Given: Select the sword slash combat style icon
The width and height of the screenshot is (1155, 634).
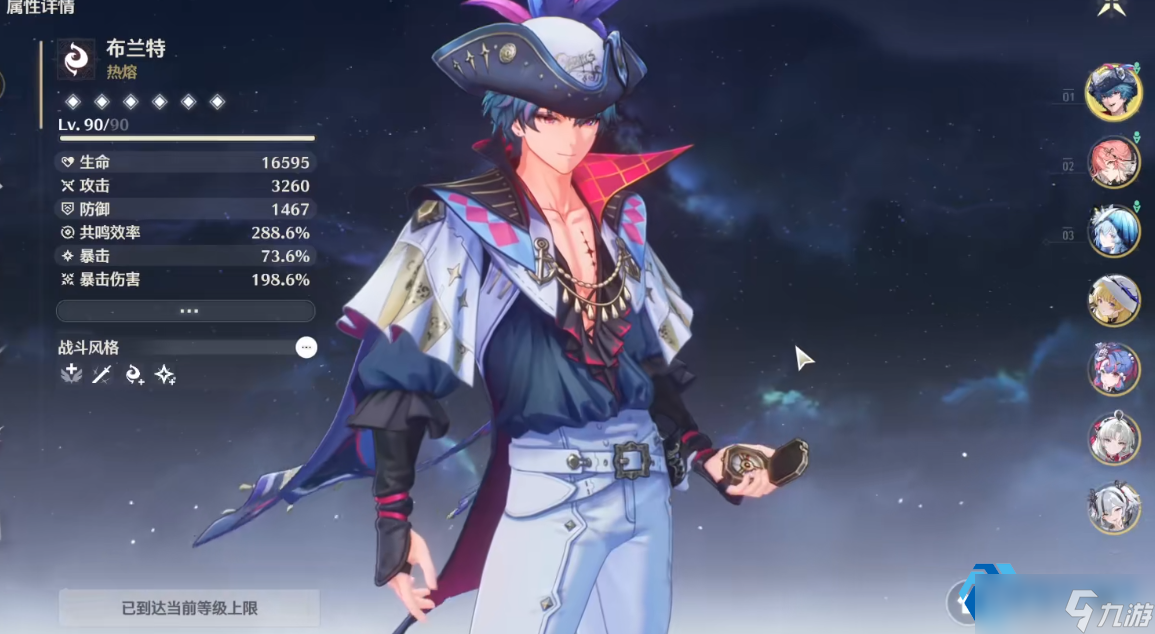Looking at the screenshot, I should pos(102,374).
